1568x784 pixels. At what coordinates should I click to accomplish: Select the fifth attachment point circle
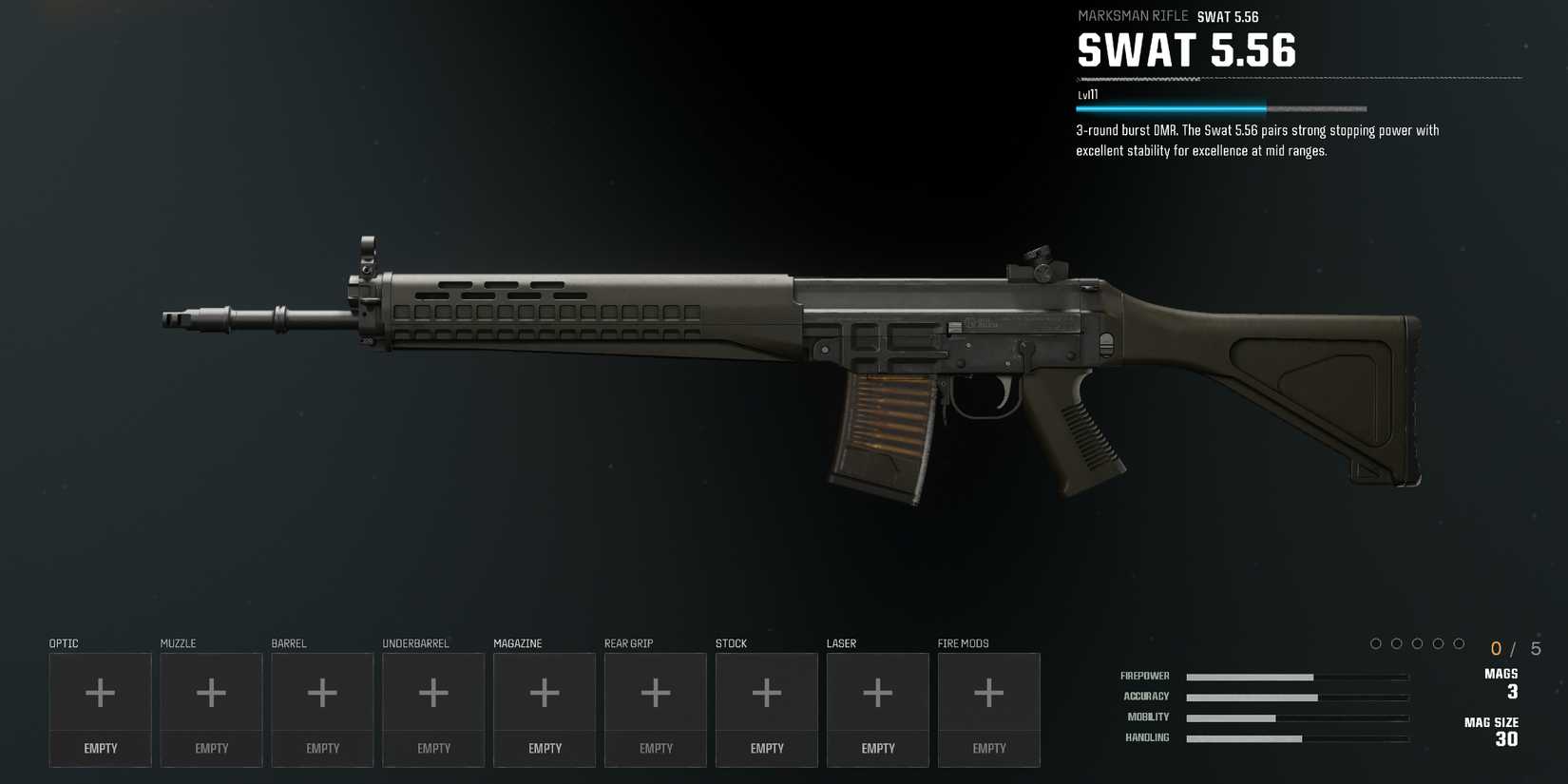[1460, 643]
